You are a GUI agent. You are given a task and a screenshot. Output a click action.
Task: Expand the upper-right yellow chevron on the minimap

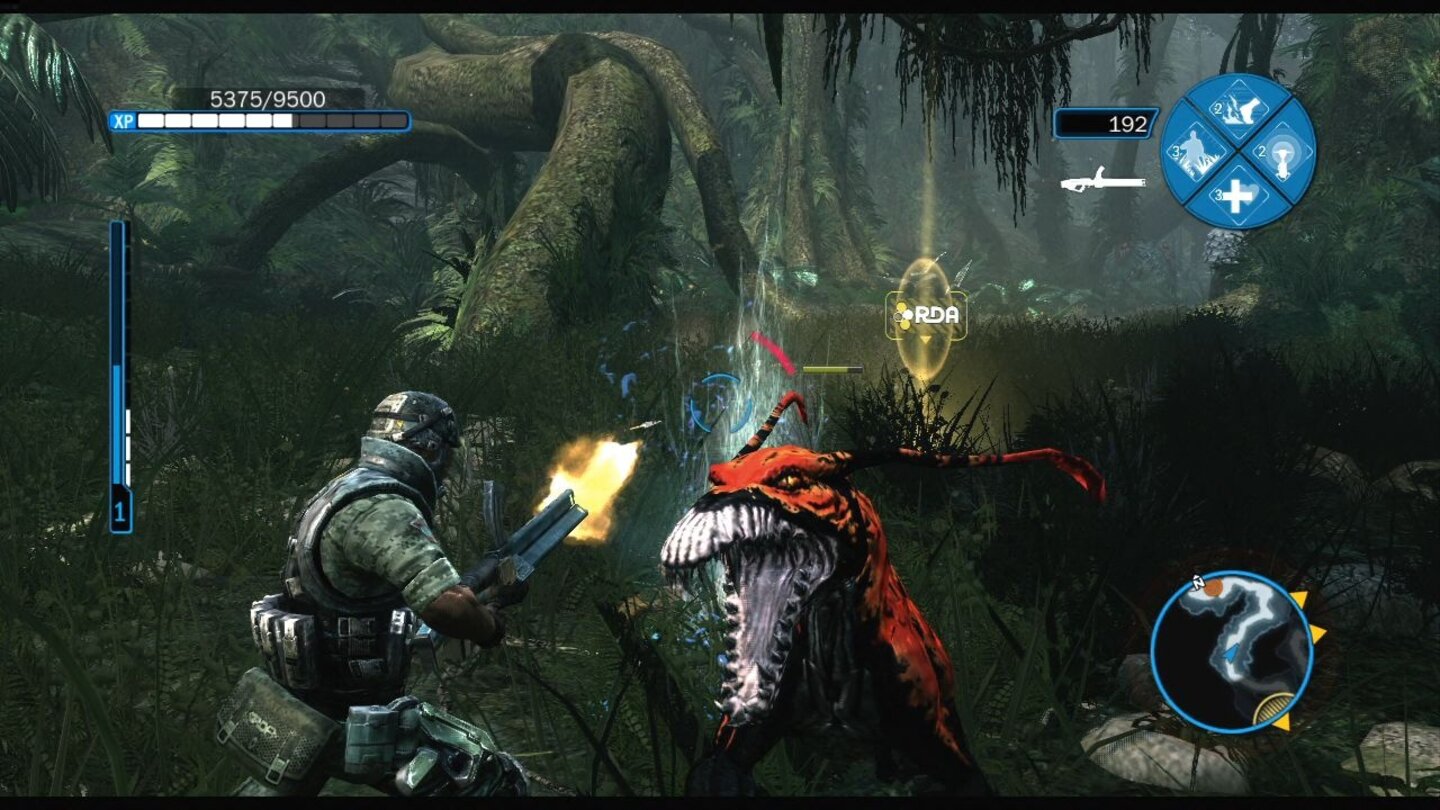(1300, 598)
